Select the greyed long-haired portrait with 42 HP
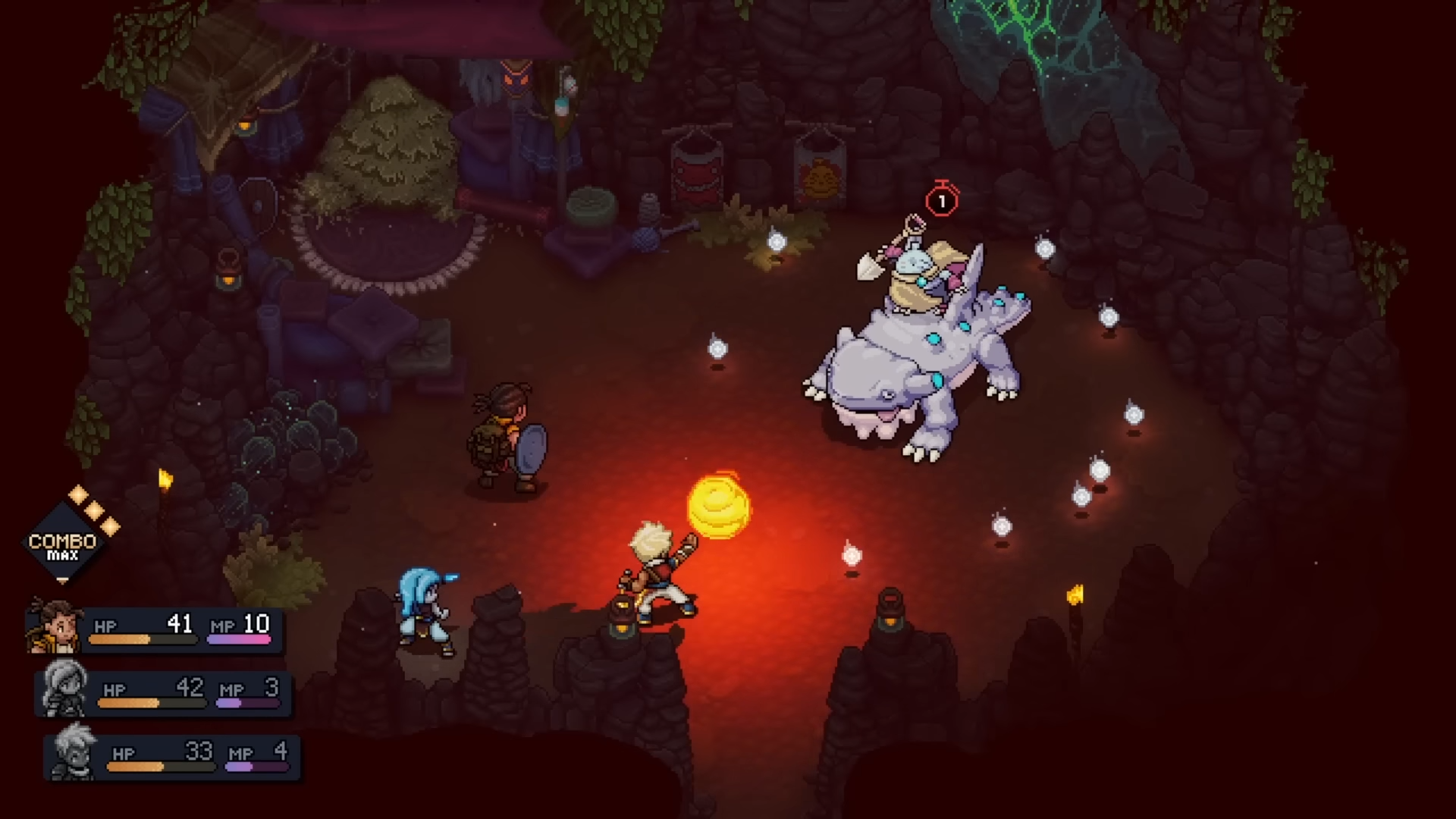This screenshot has height=819, width=1456. click(x=64, y=690)
